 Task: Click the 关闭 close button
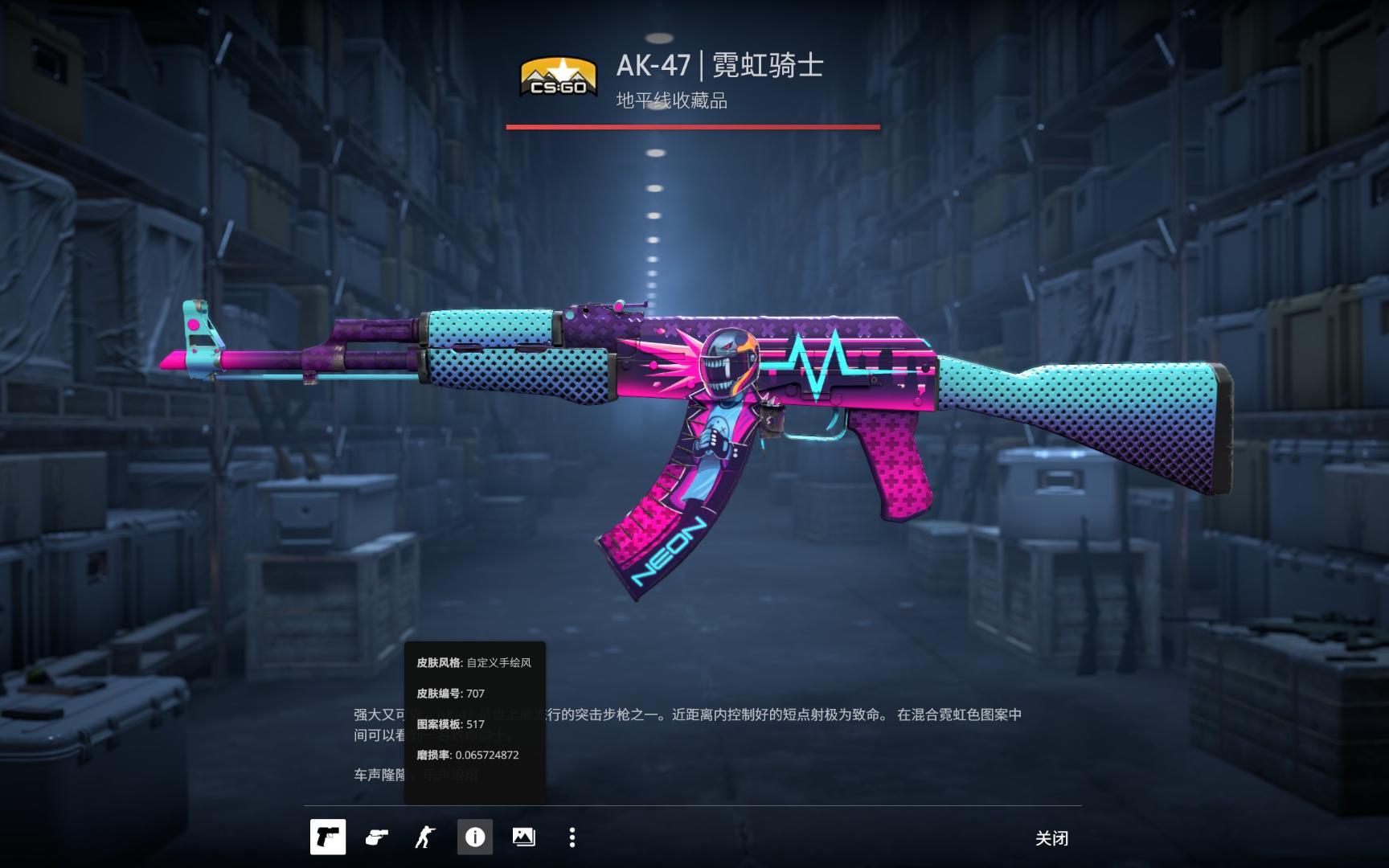[x=1051, y=837]
